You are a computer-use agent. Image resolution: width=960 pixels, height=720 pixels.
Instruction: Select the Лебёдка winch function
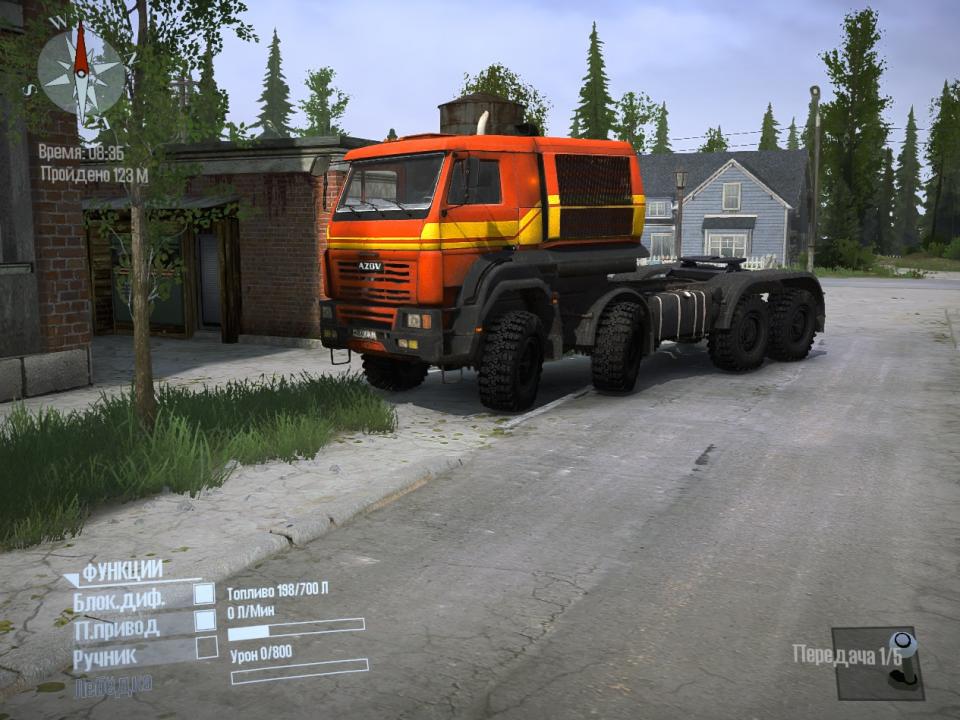point(113,685)
